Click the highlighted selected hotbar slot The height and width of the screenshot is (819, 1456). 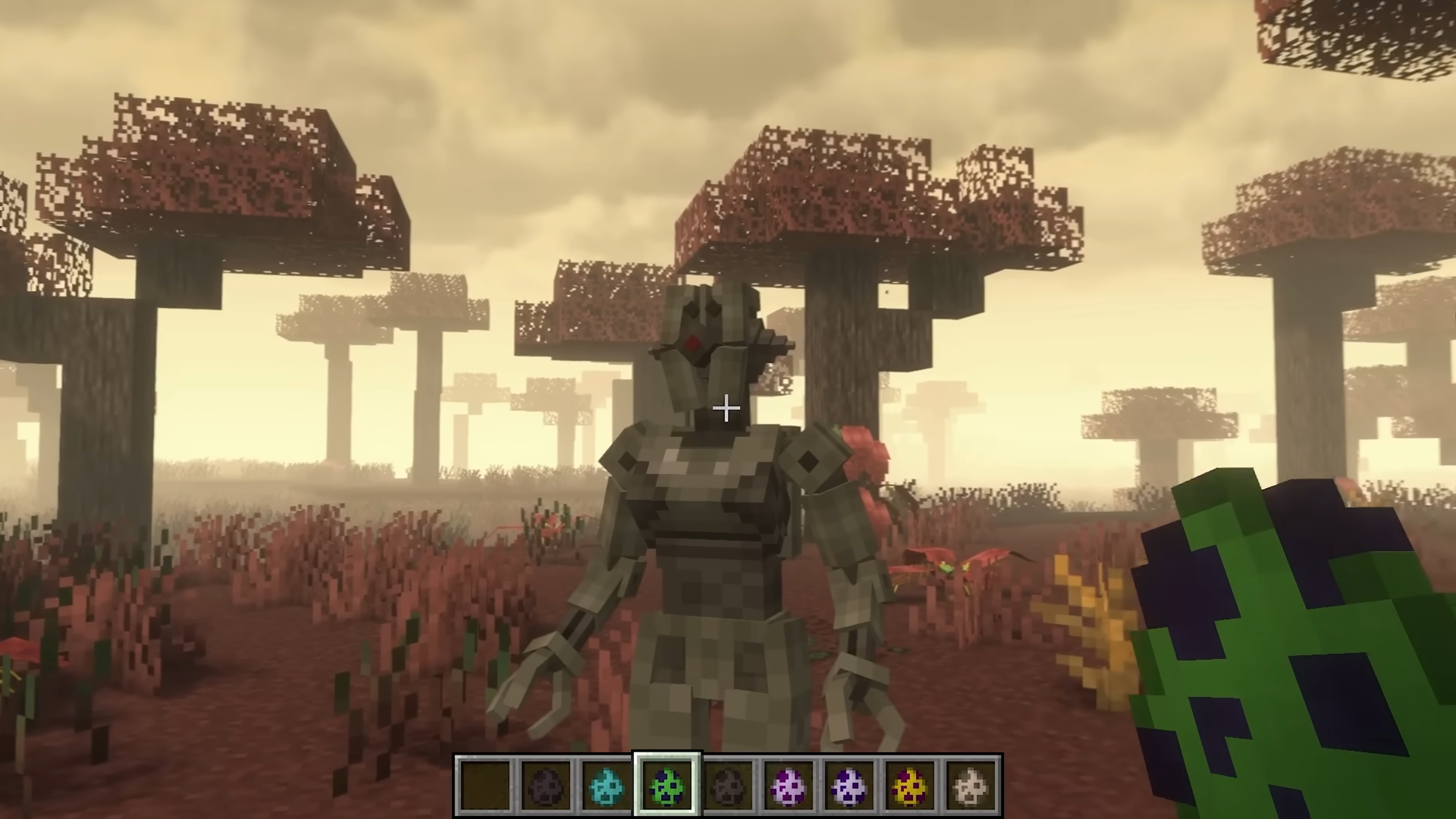click(x=667, y=786)
